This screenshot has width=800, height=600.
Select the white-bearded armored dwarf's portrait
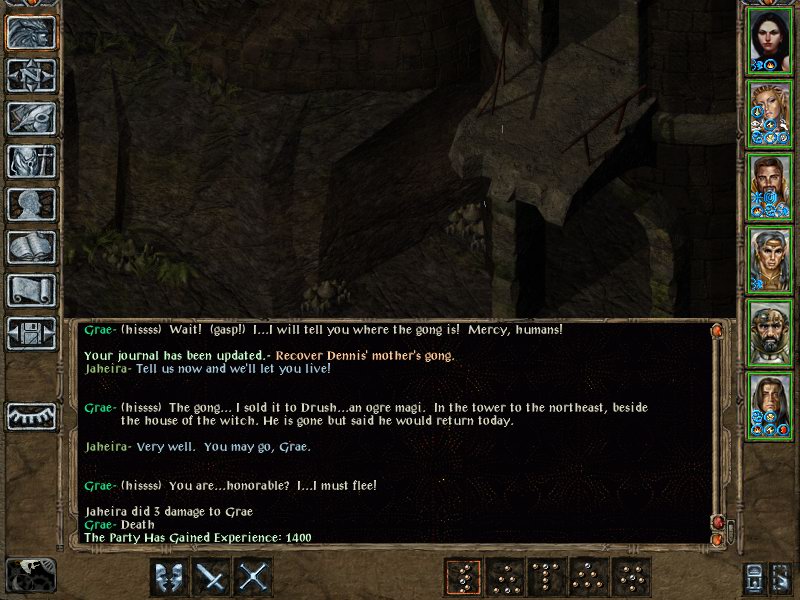pyautogui.click(x=770, y=331)
